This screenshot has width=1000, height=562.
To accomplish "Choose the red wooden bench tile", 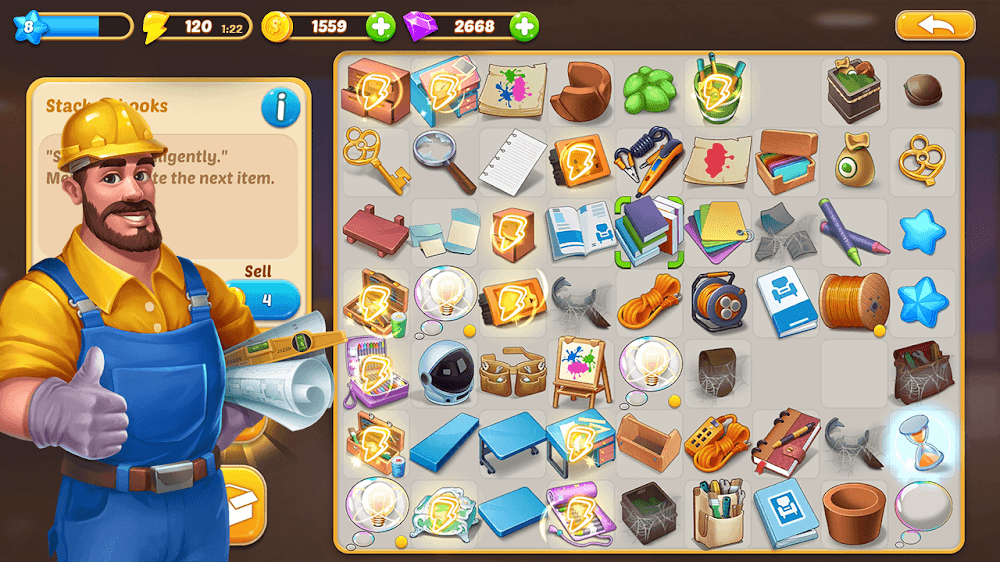I will (x=375, y=228).
